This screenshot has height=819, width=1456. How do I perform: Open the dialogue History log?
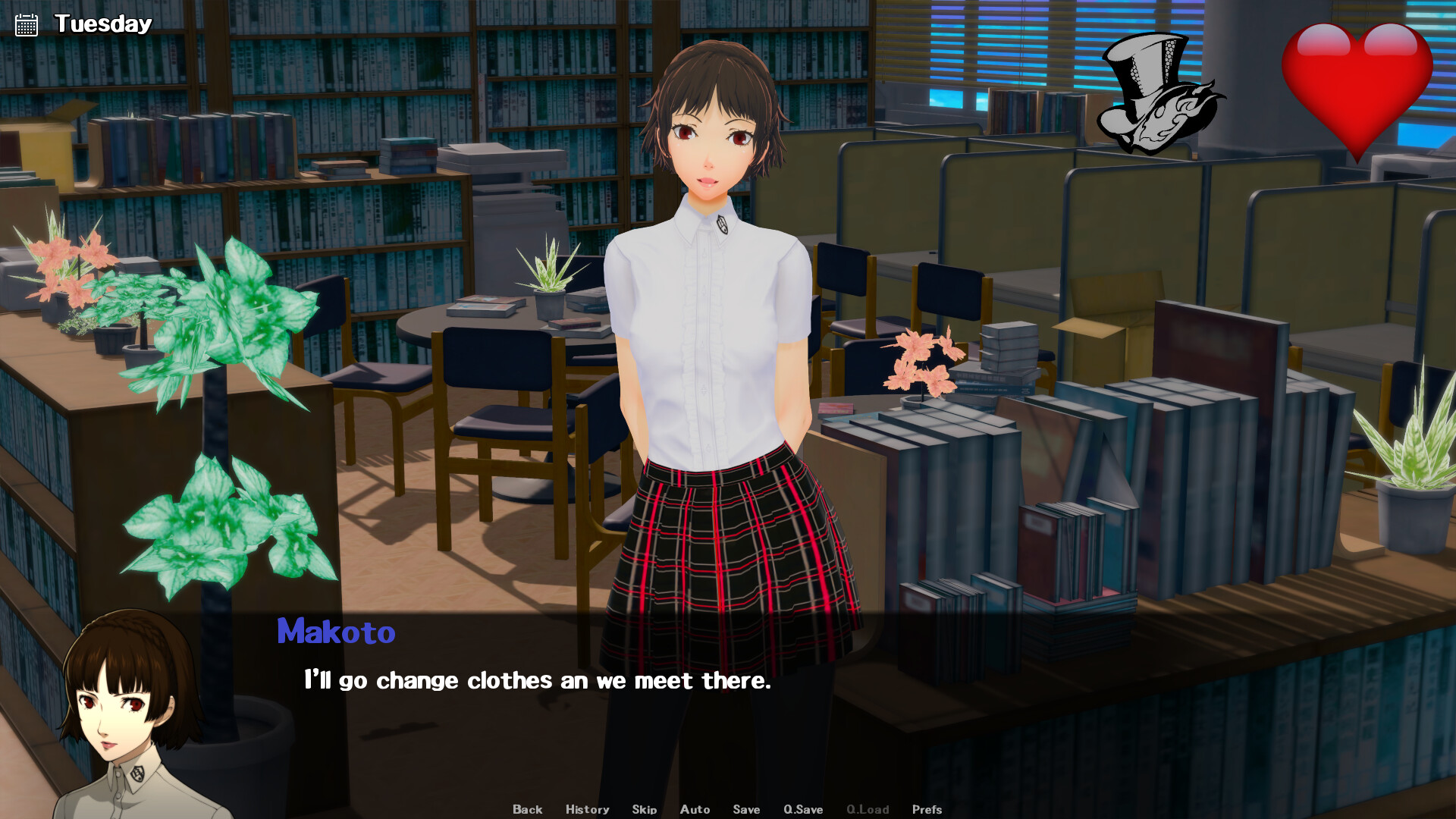click(587, 809)
